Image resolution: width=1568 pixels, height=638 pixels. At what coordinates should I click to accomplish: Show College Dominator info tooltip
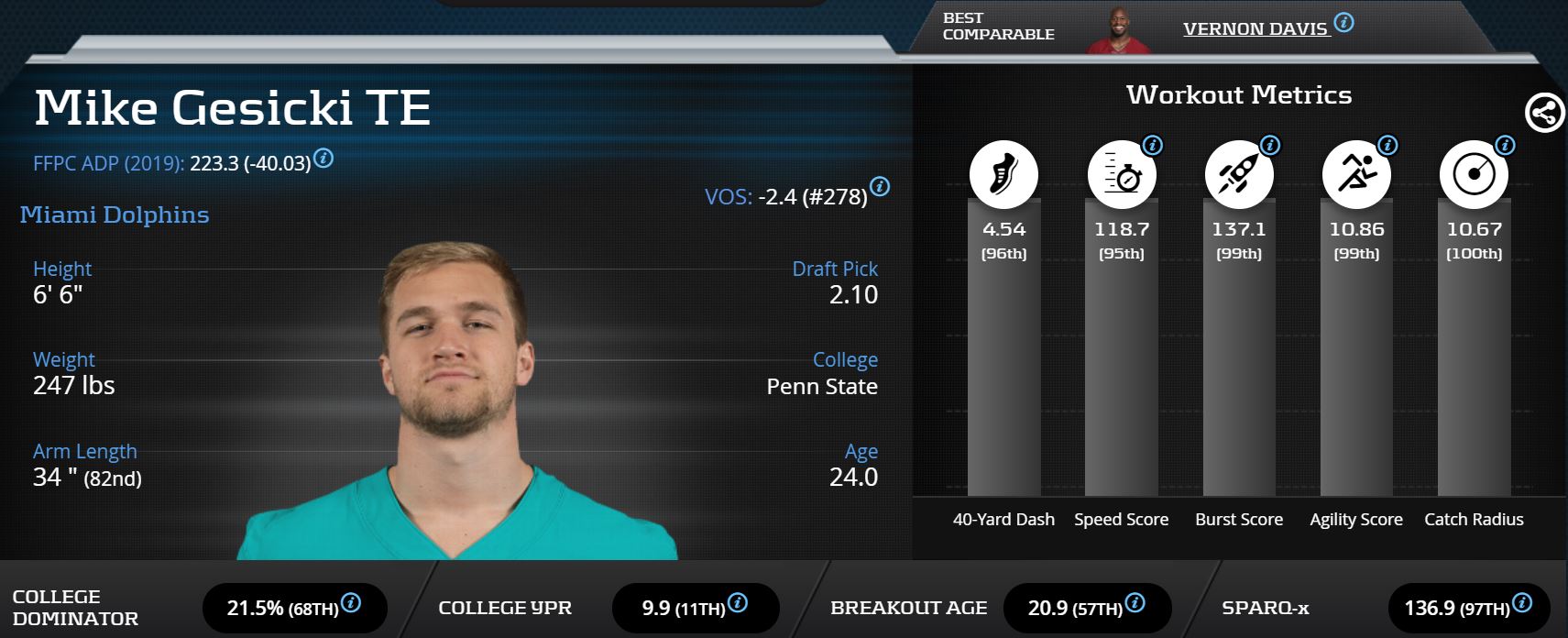(x=351, y=603)
